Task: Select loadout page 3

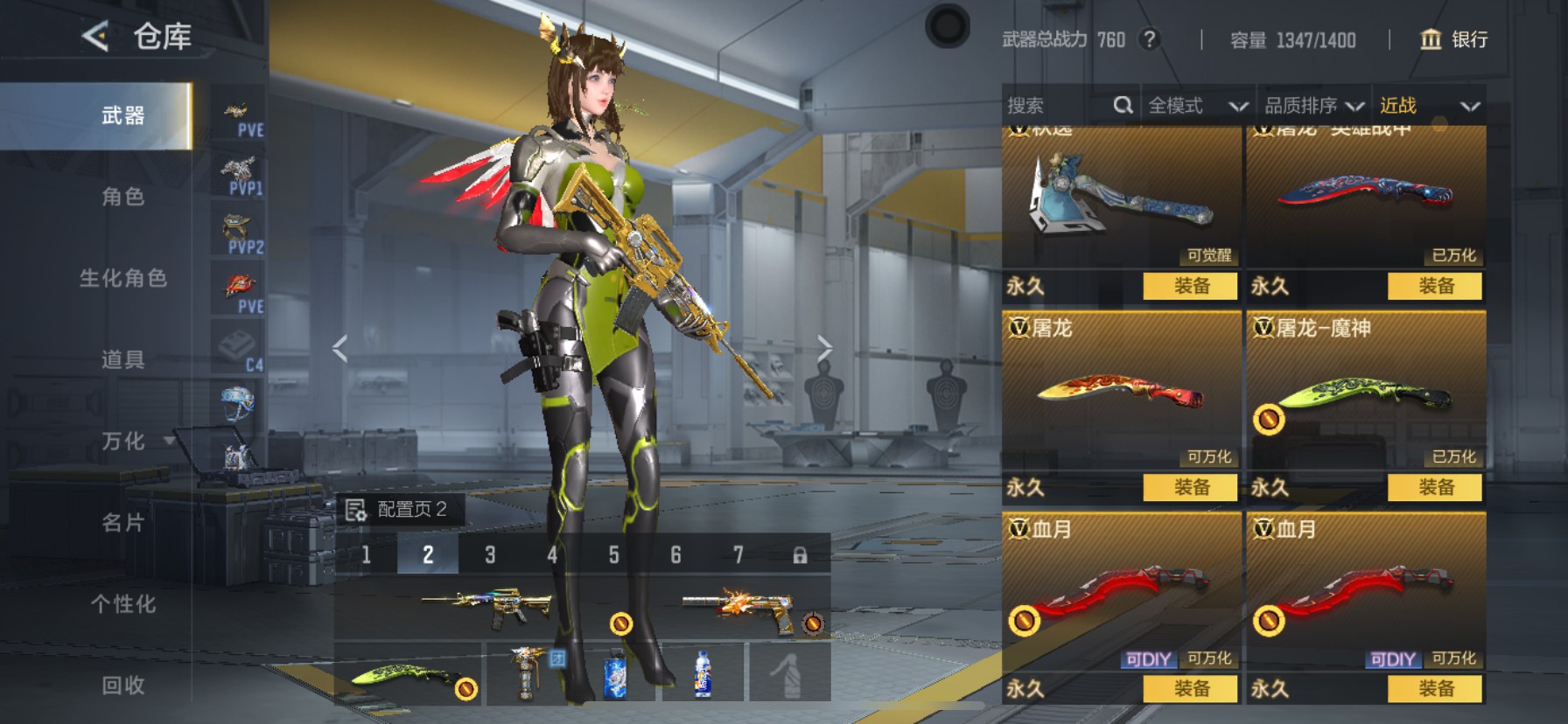Action: (x=490, y=555)
